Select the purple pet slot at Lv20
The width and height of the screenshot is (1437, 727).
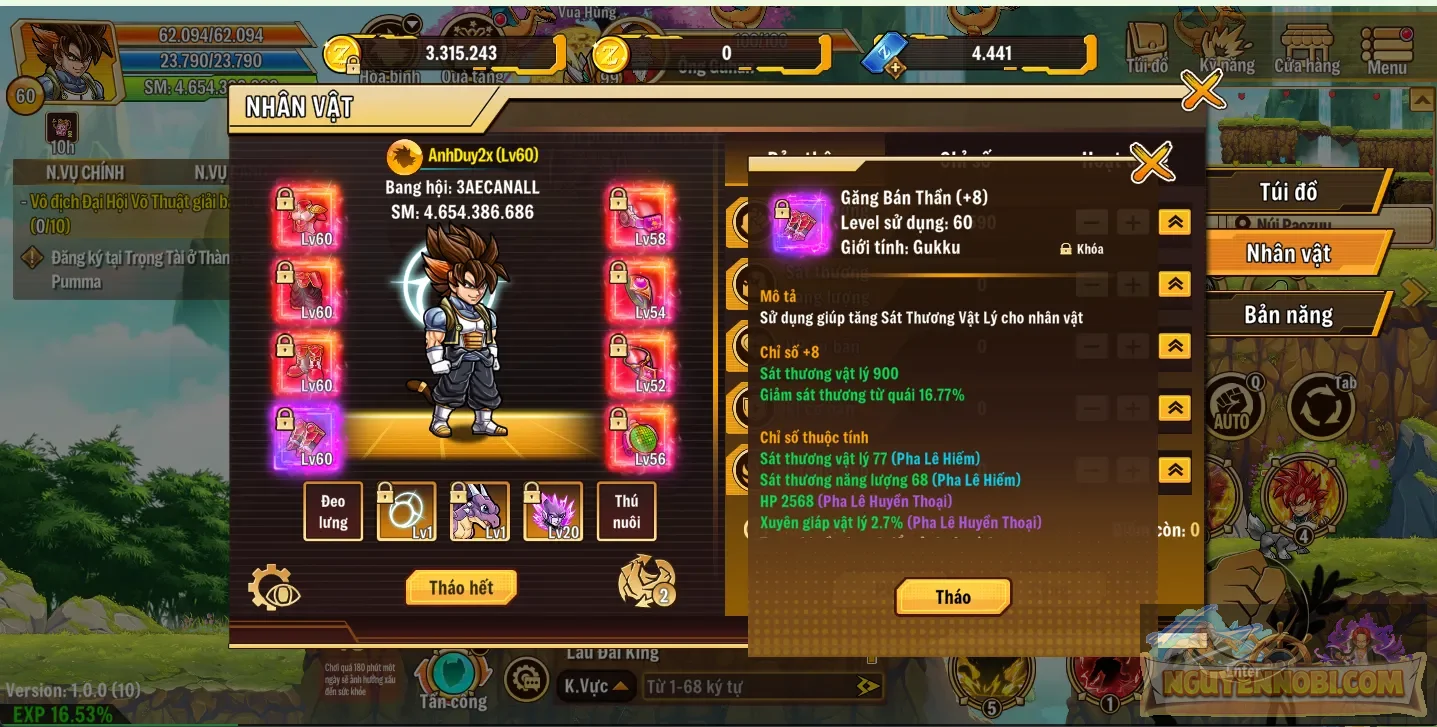pos(552,510)
